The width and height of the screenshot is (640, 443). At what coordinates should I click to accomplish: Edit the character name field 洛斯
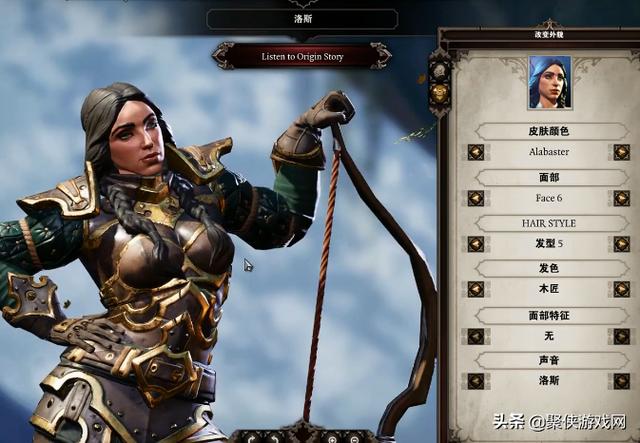coord(301,19)
